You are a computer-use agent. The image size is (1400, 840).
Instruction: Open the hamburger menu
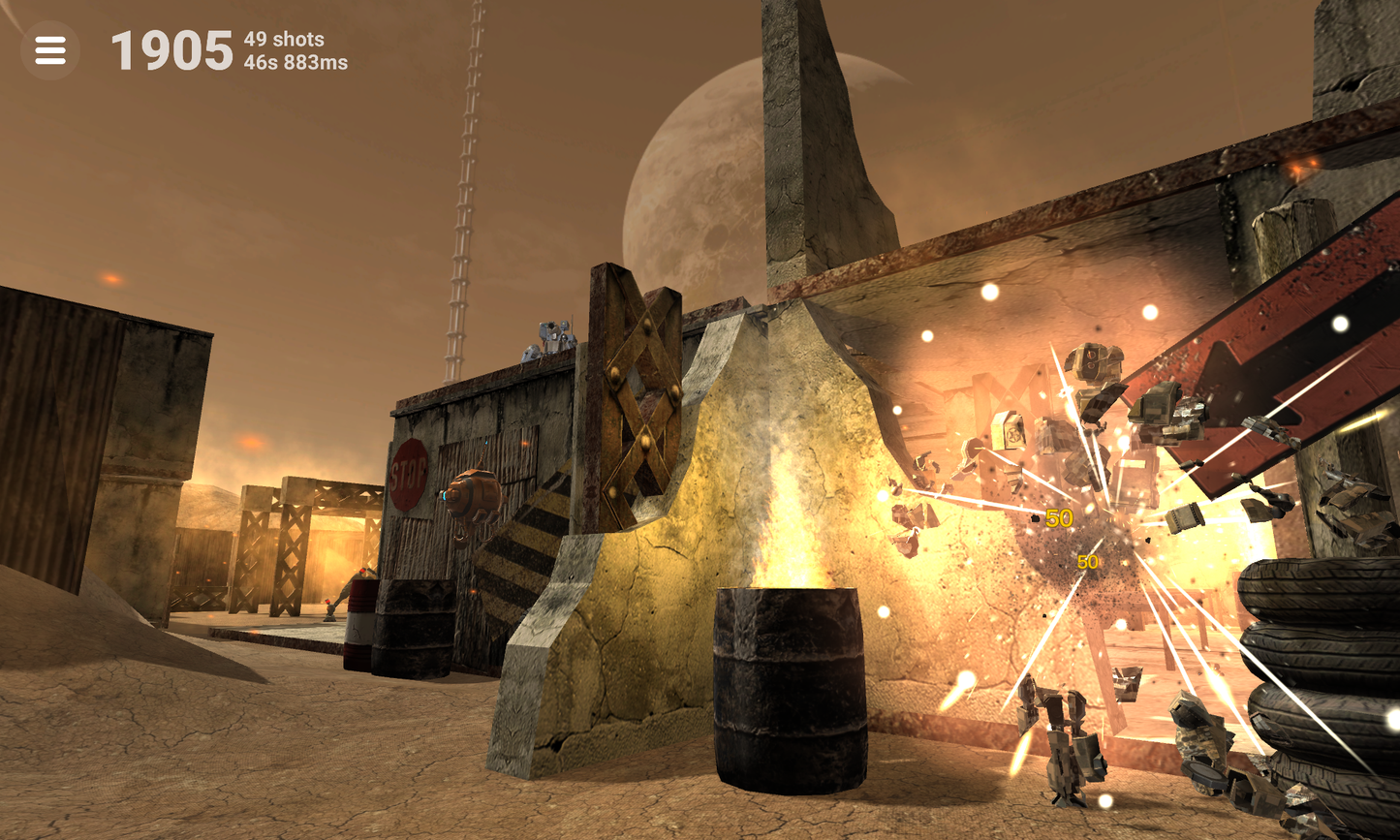tap(50, 50)
